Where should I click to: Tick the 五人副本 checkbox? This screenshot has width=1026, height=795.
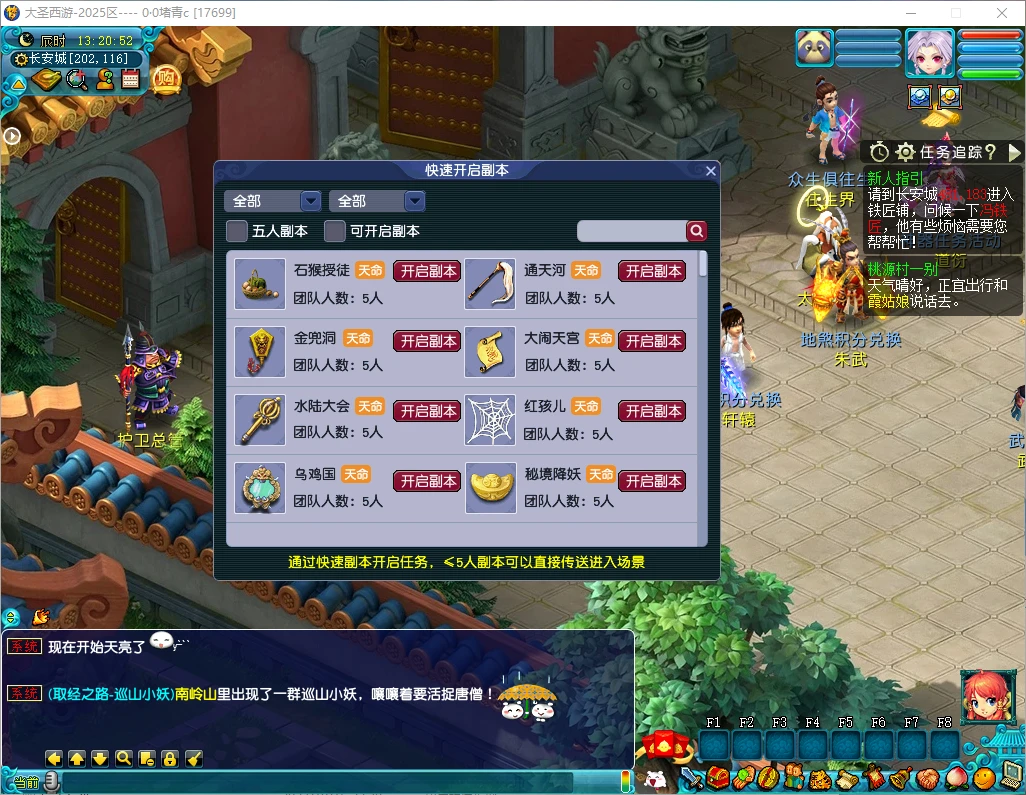click(x=237, y=231)
